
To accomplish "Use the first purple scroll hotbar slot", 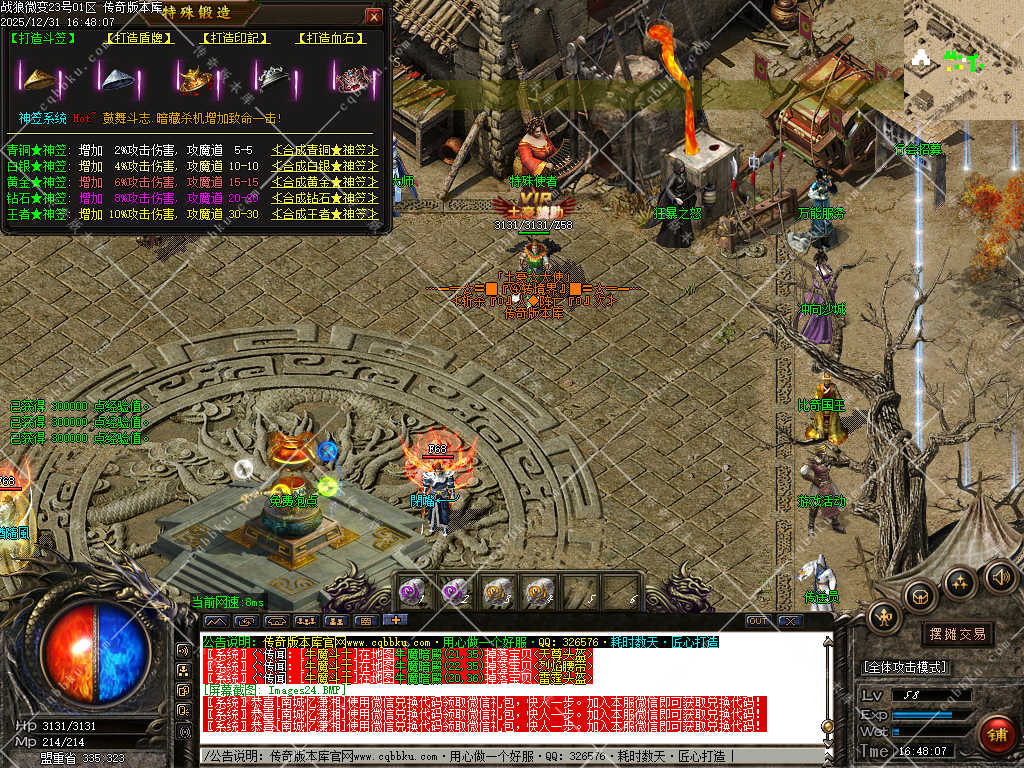I will 414,591.
